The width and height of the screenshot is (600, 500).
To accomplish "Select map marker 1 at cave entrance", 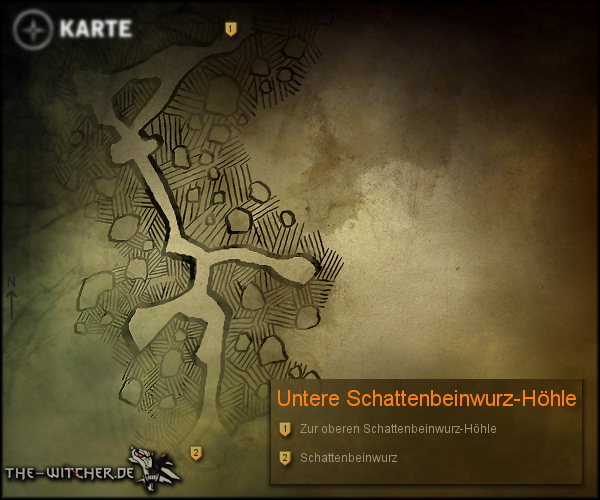I will point(231,29).
